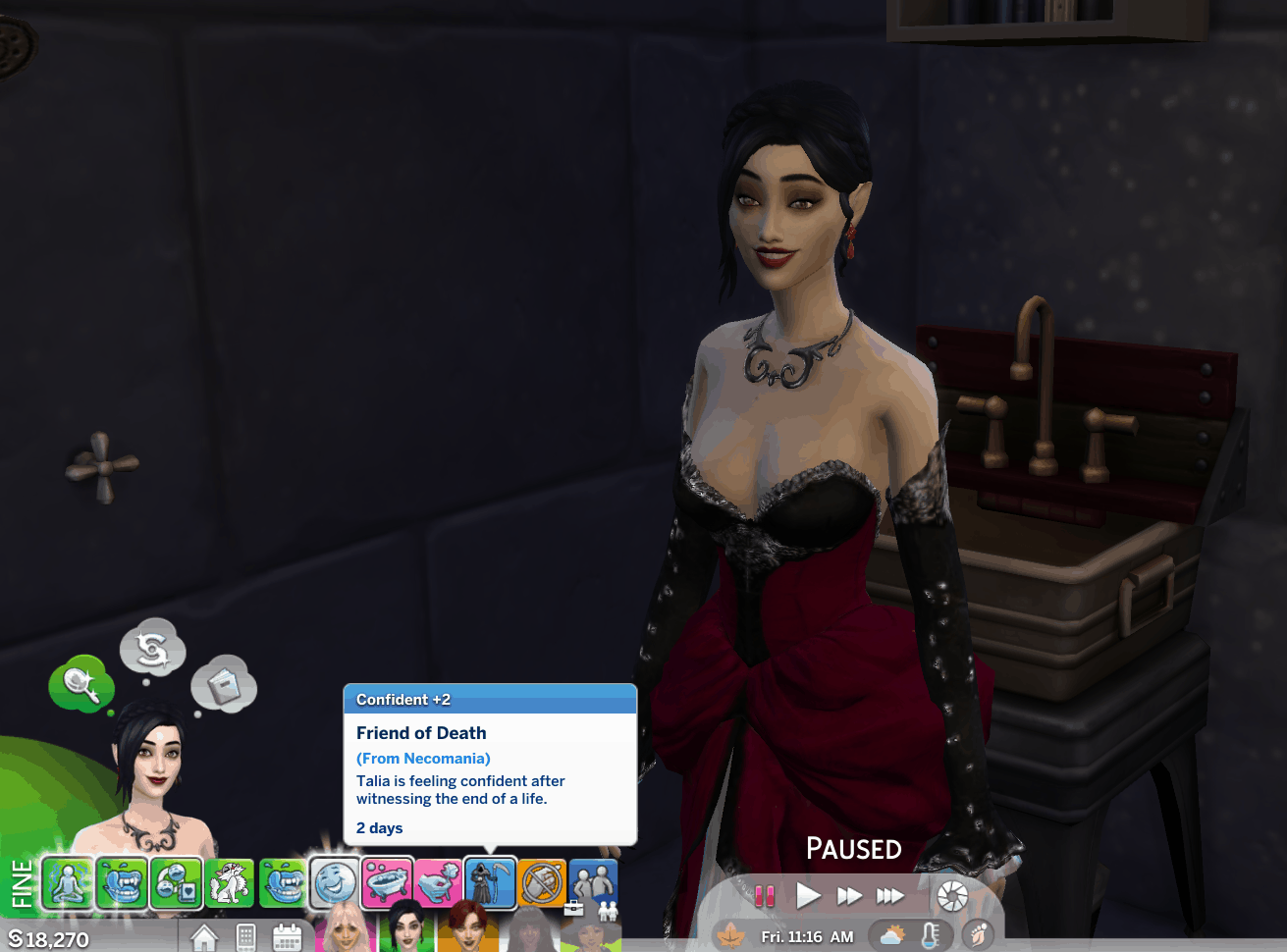This screenshot has height=952, width=1287.
Task: Click the white wolf moodlet
Action: point(229,882)
